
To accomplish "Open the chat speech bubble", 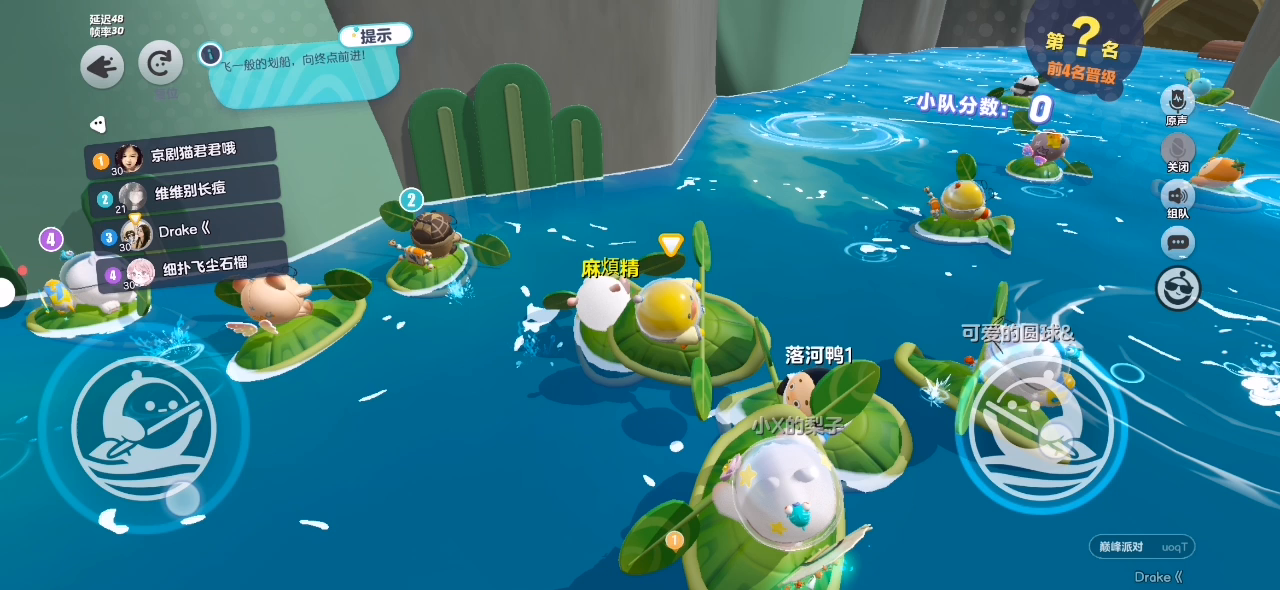I will pyautogui.click(x=1177, y=242).
